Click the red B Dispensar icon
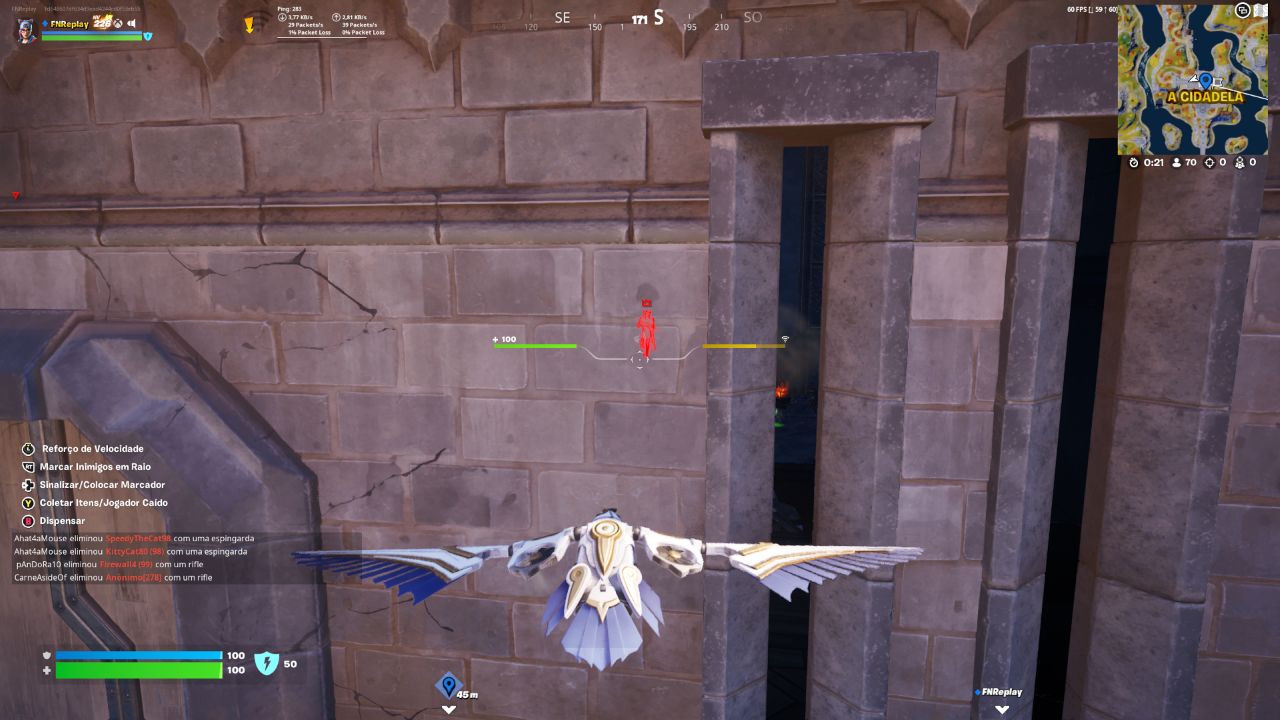The width and height of the screenshot is (1280, 720). 26,521
